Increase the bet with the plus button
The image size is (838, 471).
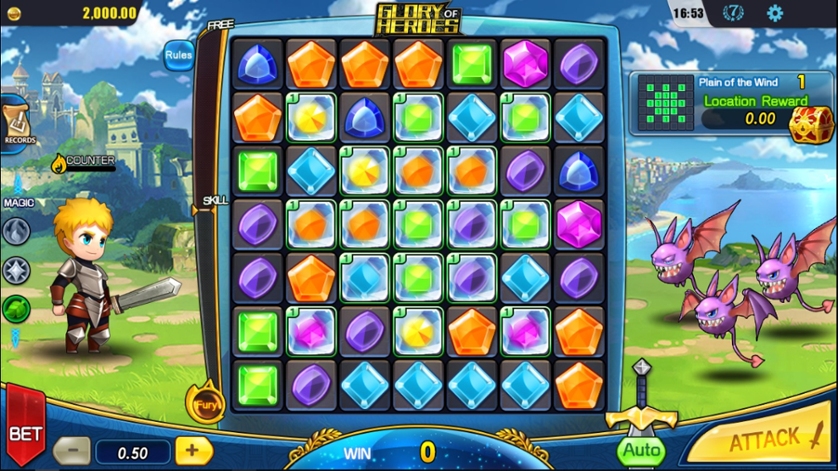192,451
